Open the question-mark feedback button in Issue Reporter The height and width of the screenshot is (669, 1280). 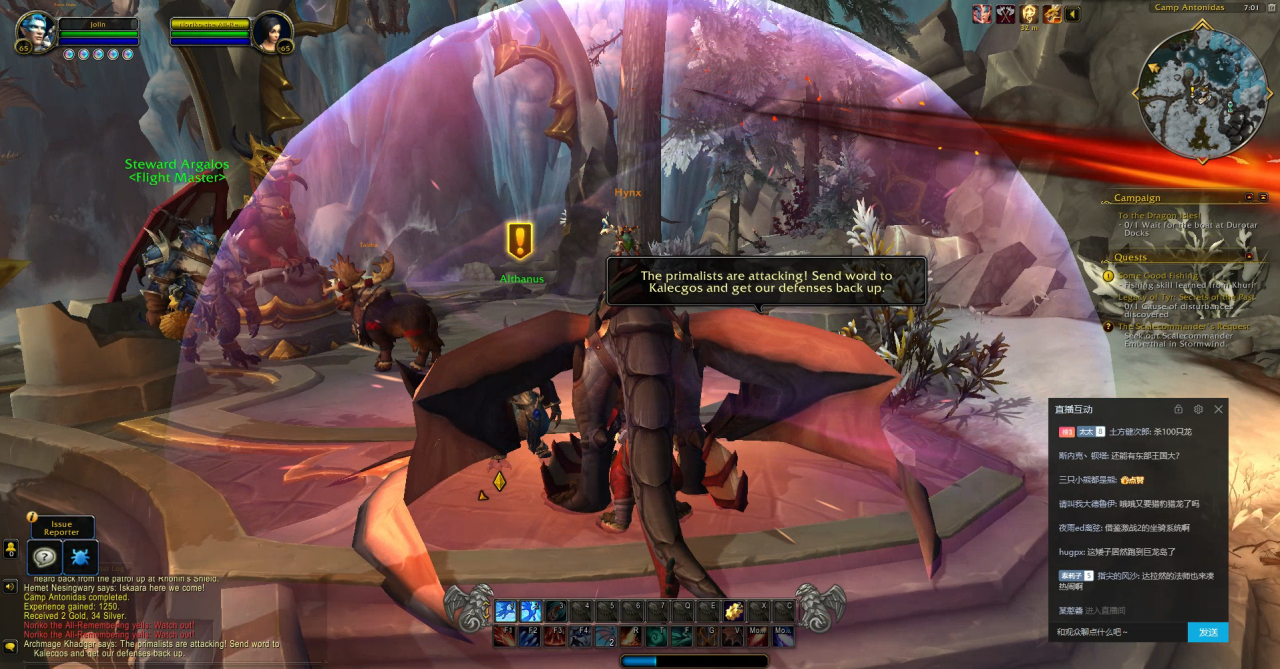(x=44, y=557)
